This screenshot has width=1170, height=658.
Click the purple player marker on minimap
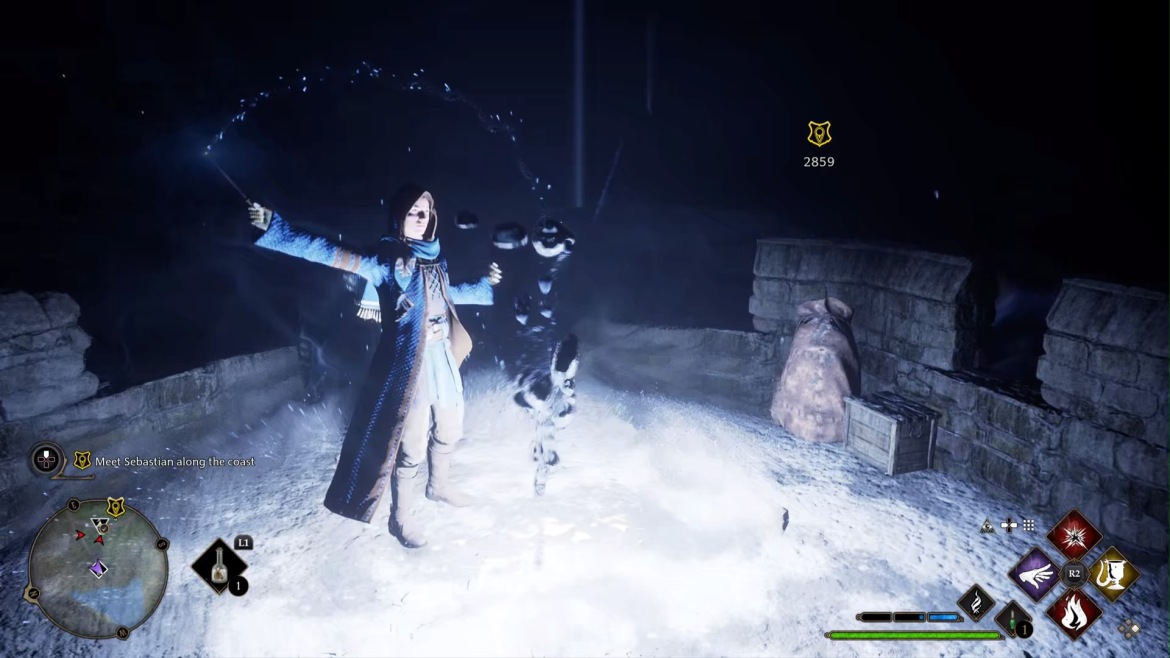[98, 568]
